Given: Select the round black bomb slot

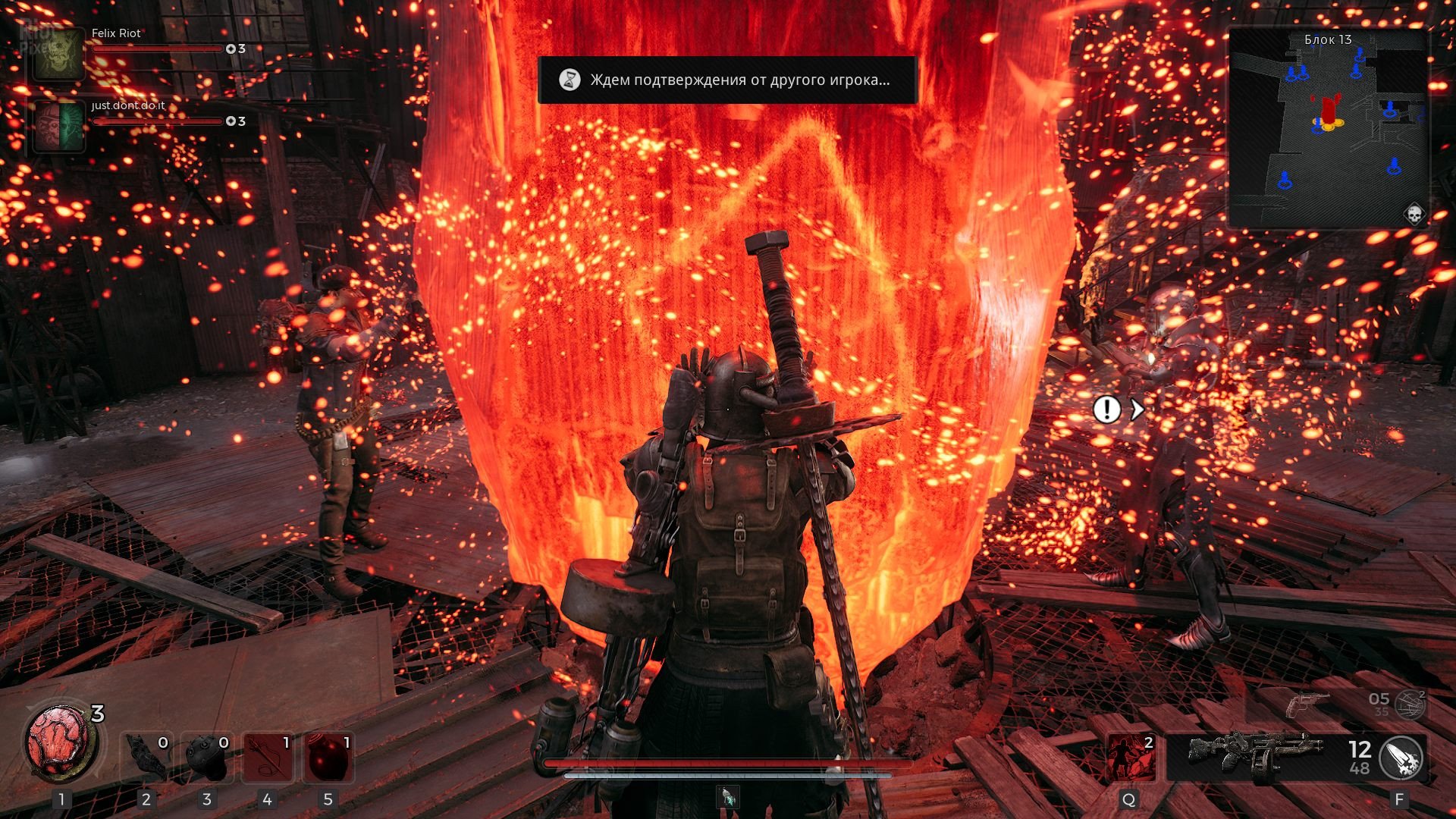Looking at the screenshot, I should point(207,757).
